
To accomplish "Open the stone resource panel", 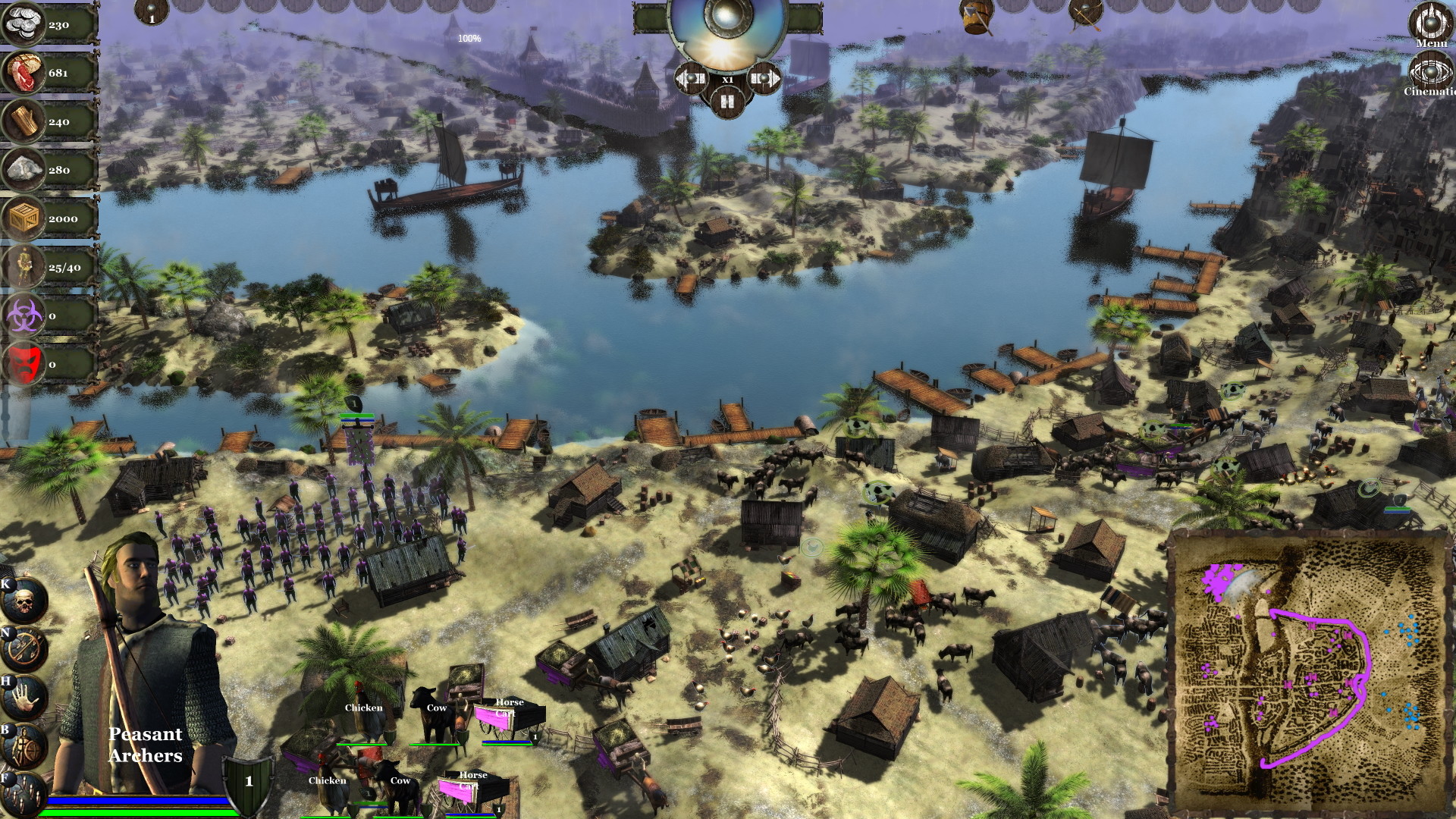I will (x=23, y=170).
